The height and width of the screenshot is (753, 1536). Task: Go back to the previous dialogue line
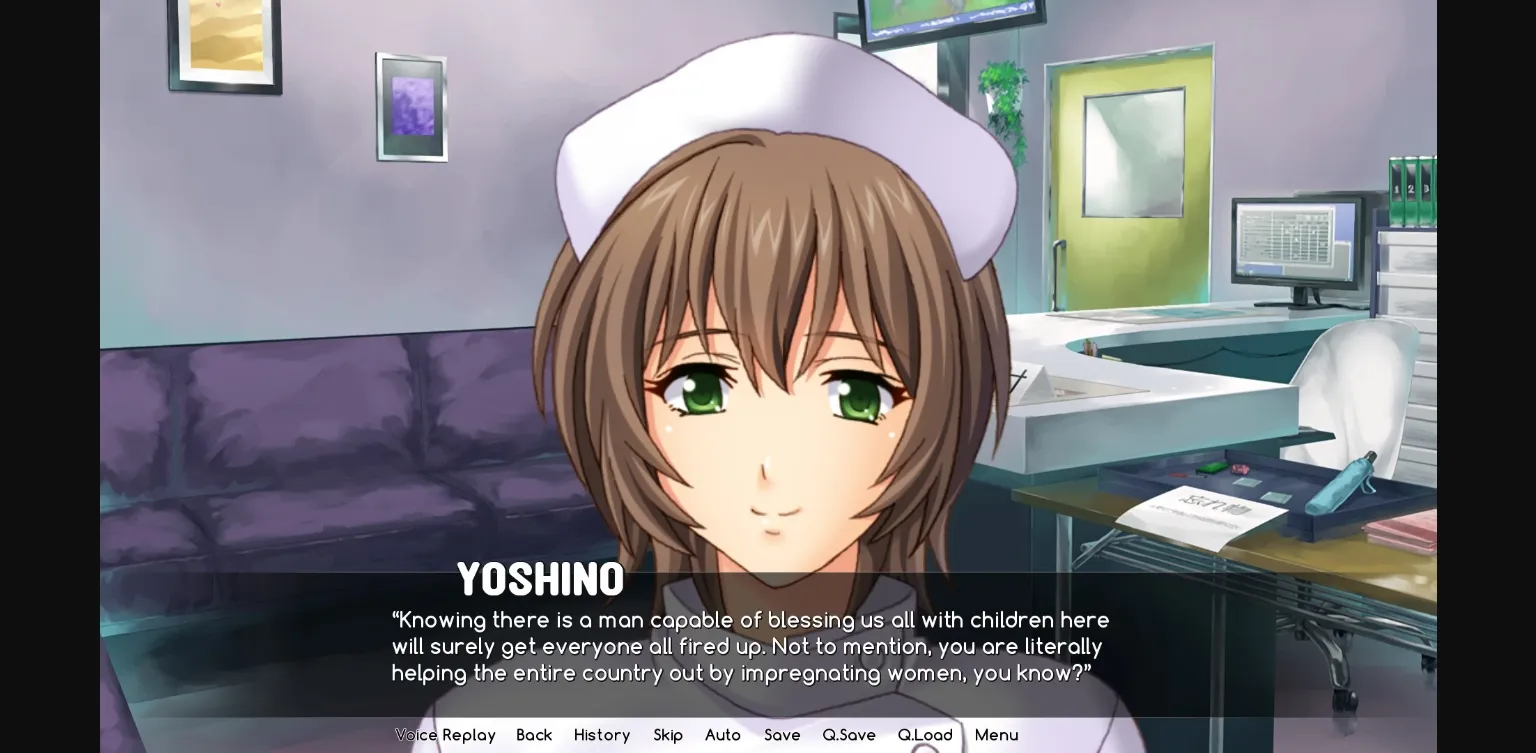(533, 735)
